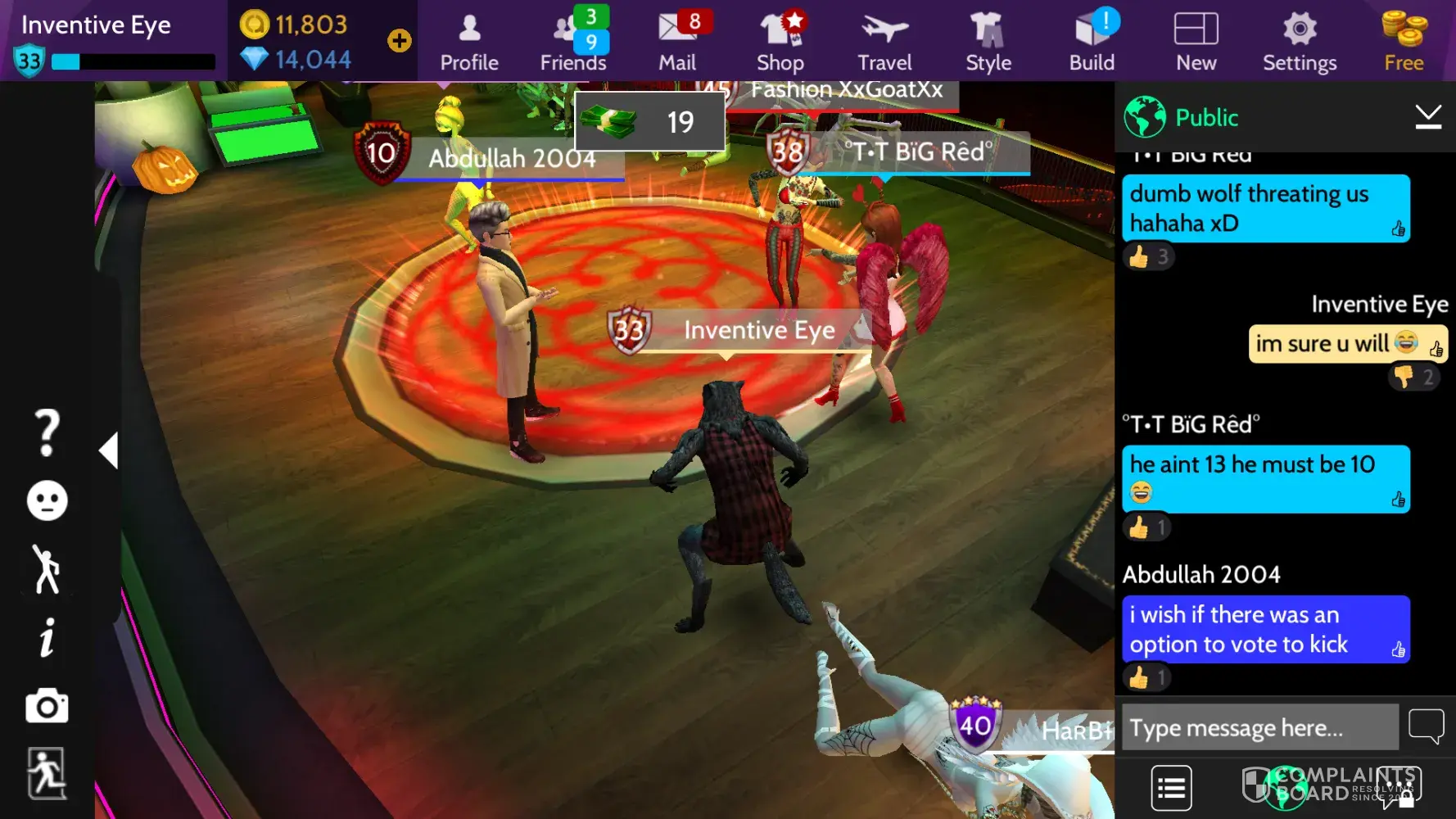Screen dimensions: 1456x819
Task: Show the info icon panel
Action: click(x=47, y=637)
